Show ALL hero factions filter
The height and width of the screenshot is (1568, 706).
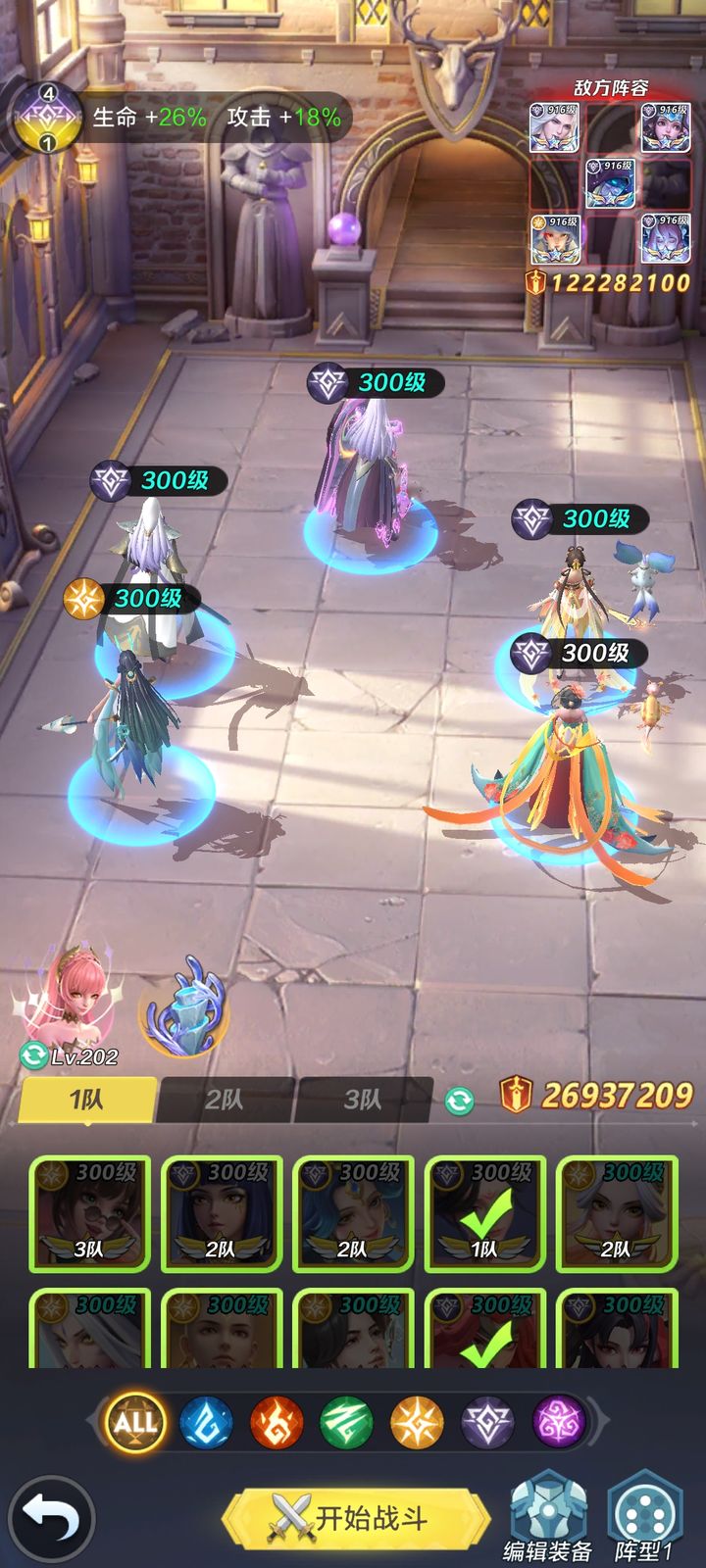(x=135, y=1422)
